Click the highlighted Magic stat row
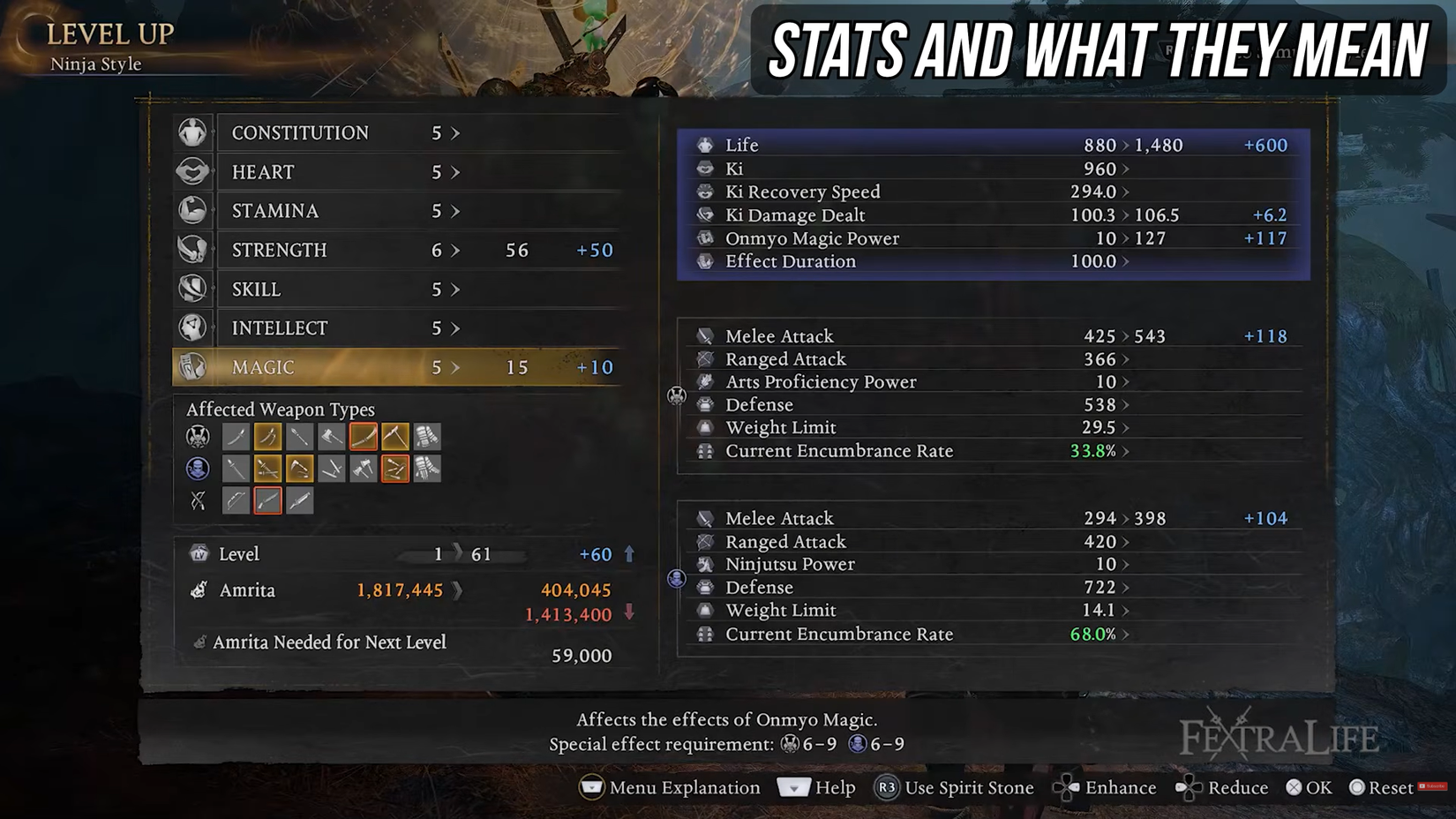 pos(397,367)
